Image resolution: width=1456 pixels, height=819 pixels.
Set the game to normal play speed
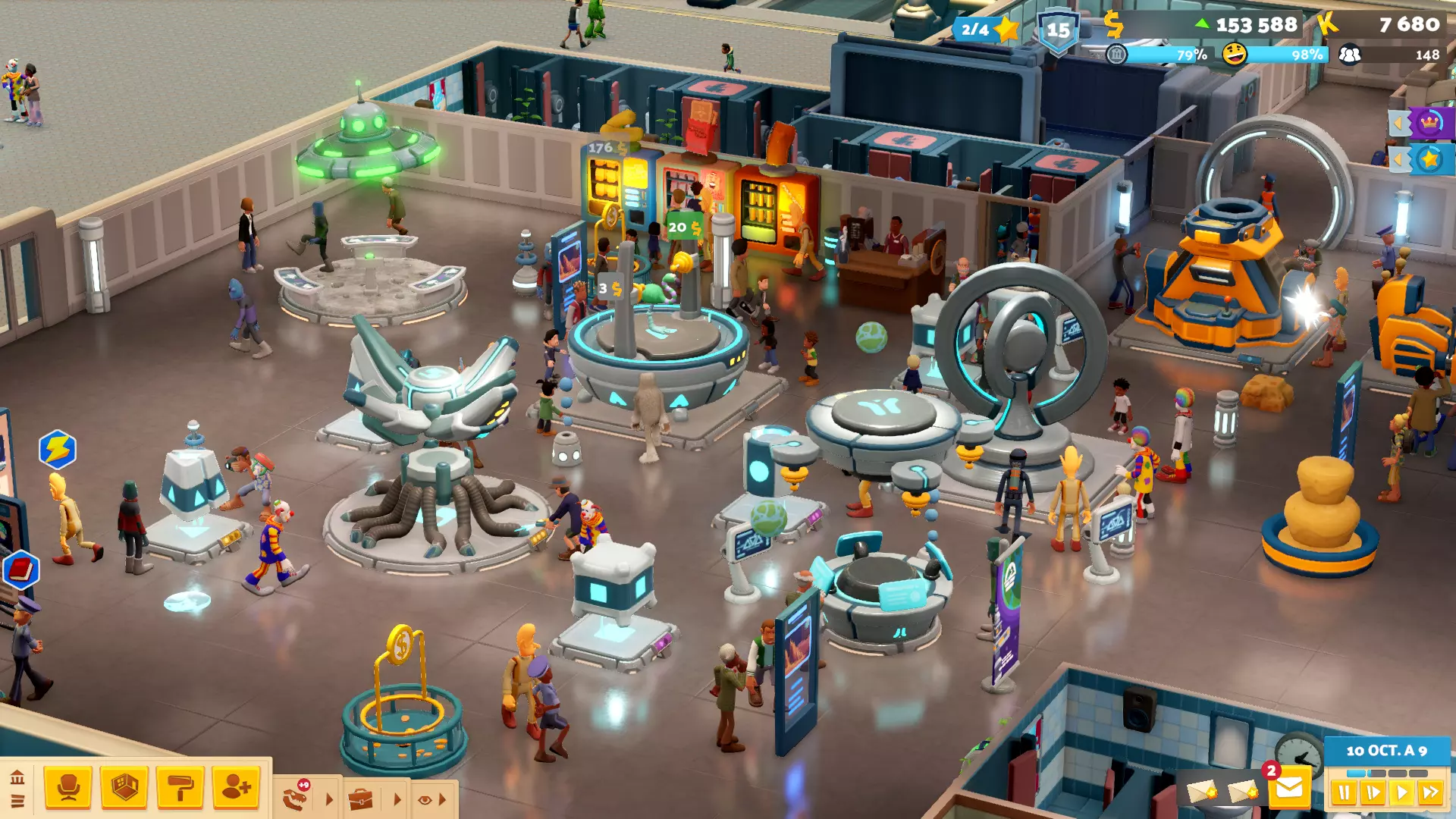coord(1402,793)
